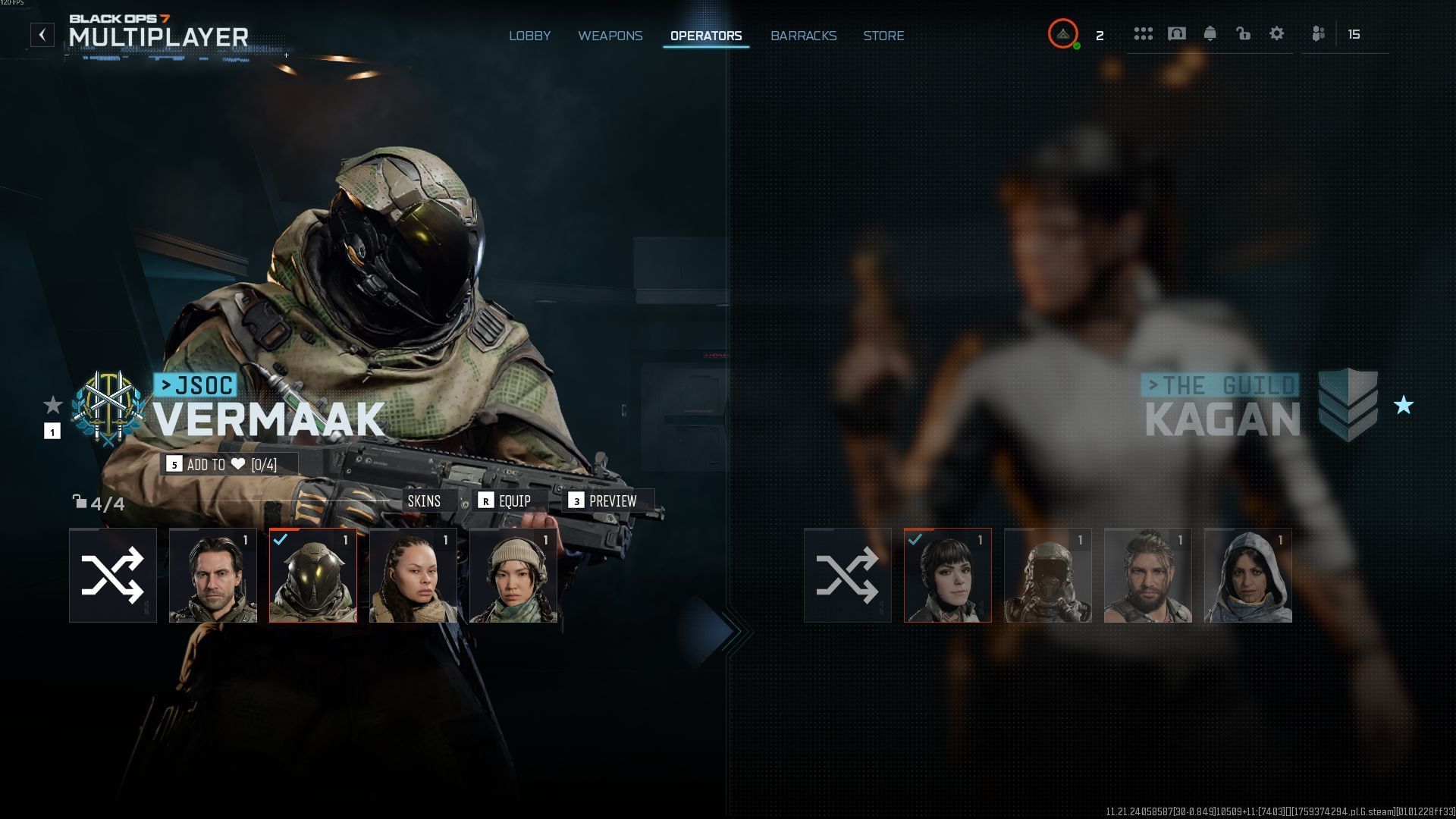Open the Barracks tab

tap(803, 36)
